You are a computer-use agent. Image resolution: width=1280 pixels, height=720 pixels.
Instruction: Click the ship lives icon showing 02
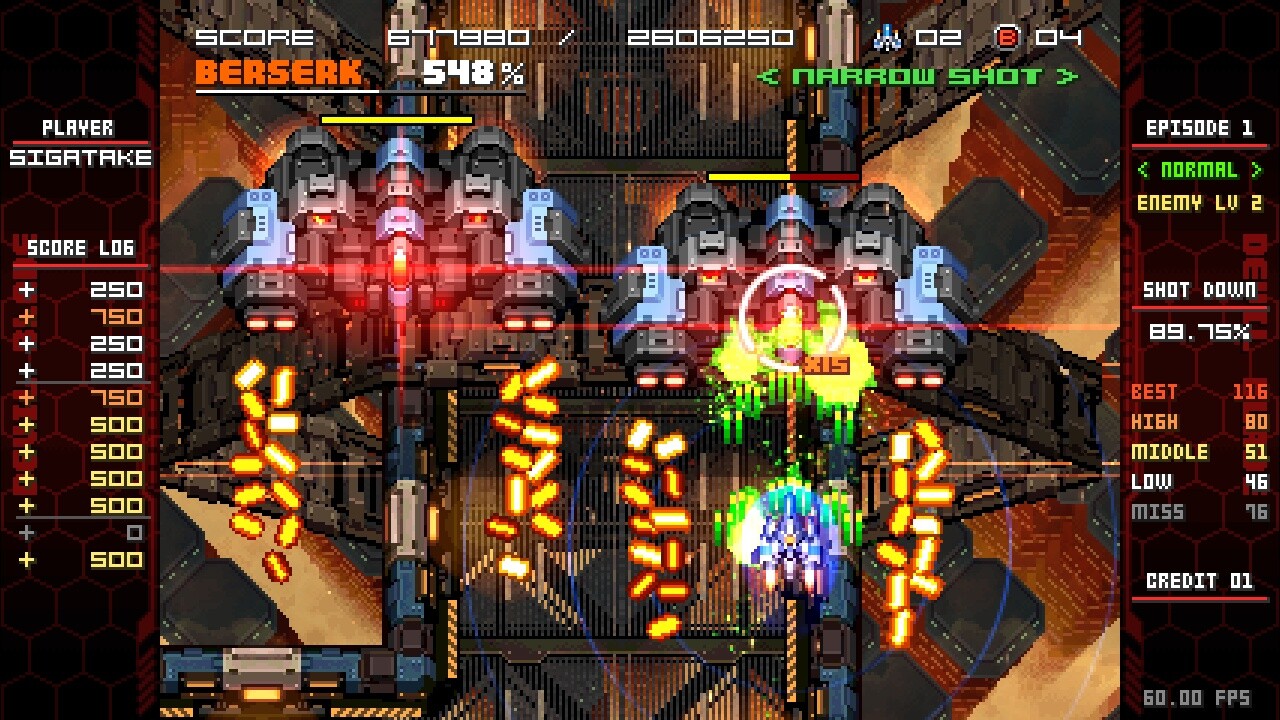pos(884,40)
